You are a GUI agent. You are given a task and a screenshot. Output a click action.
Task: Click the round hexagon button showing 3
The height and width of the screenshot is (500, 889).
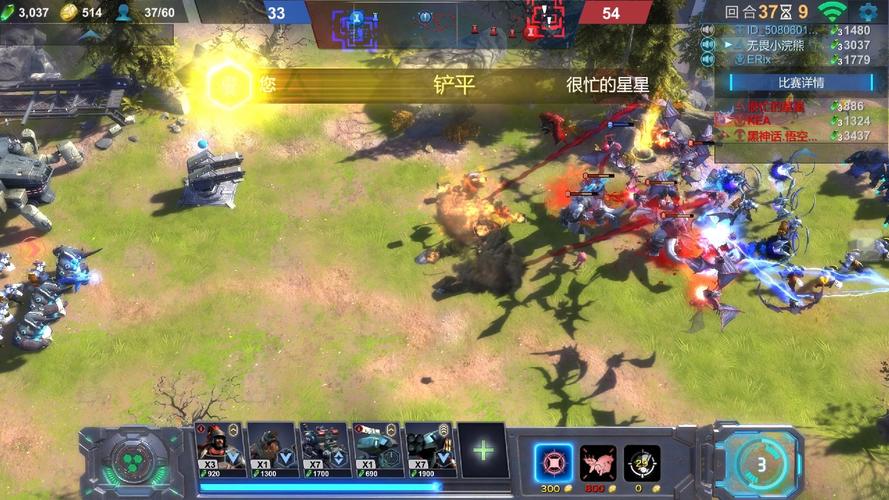[x=761, y=463]
